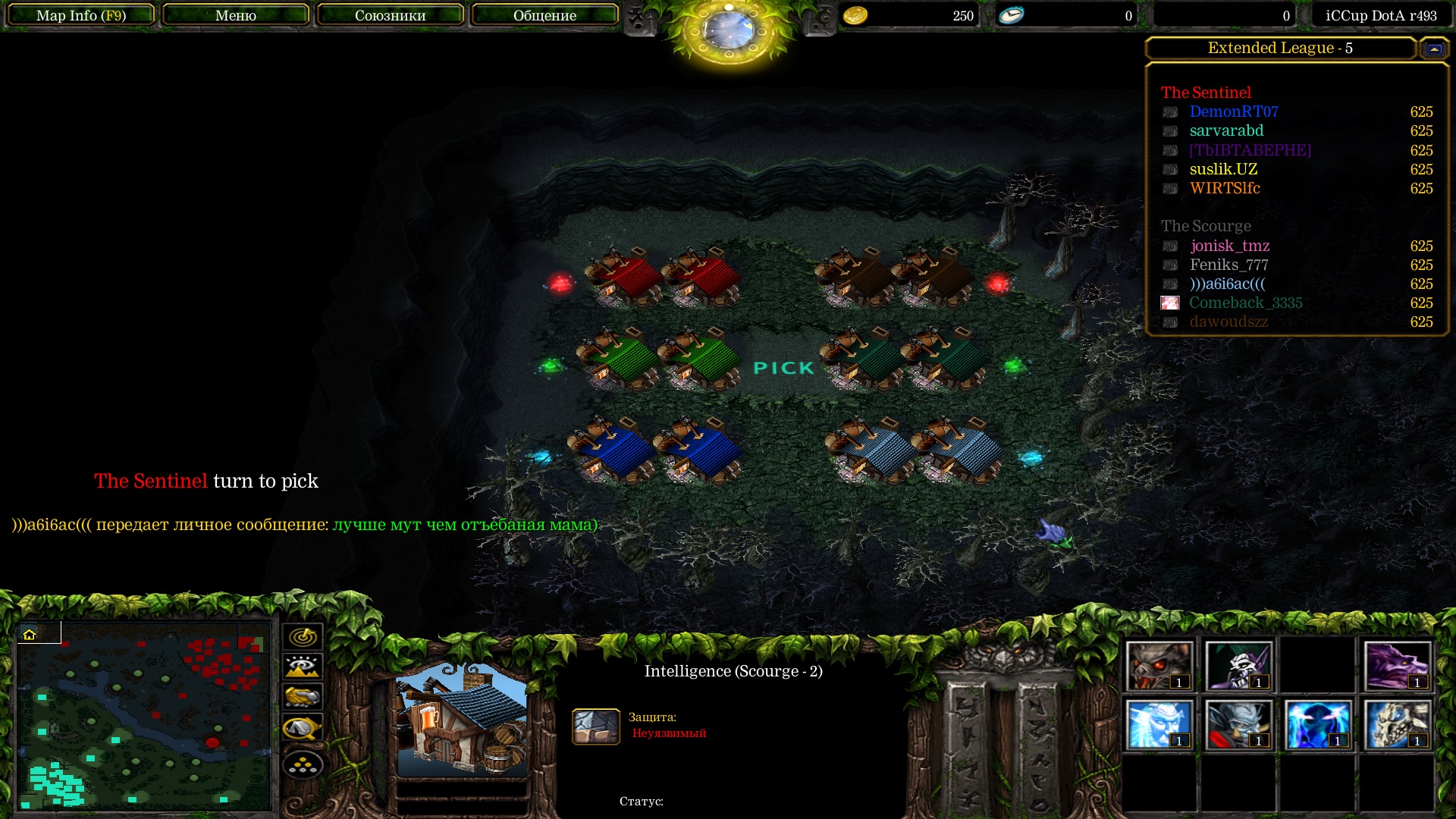Toggle the minimap terrain visibility button
Viewport: 1456px width, 819px height.
(x=303, y=667)
